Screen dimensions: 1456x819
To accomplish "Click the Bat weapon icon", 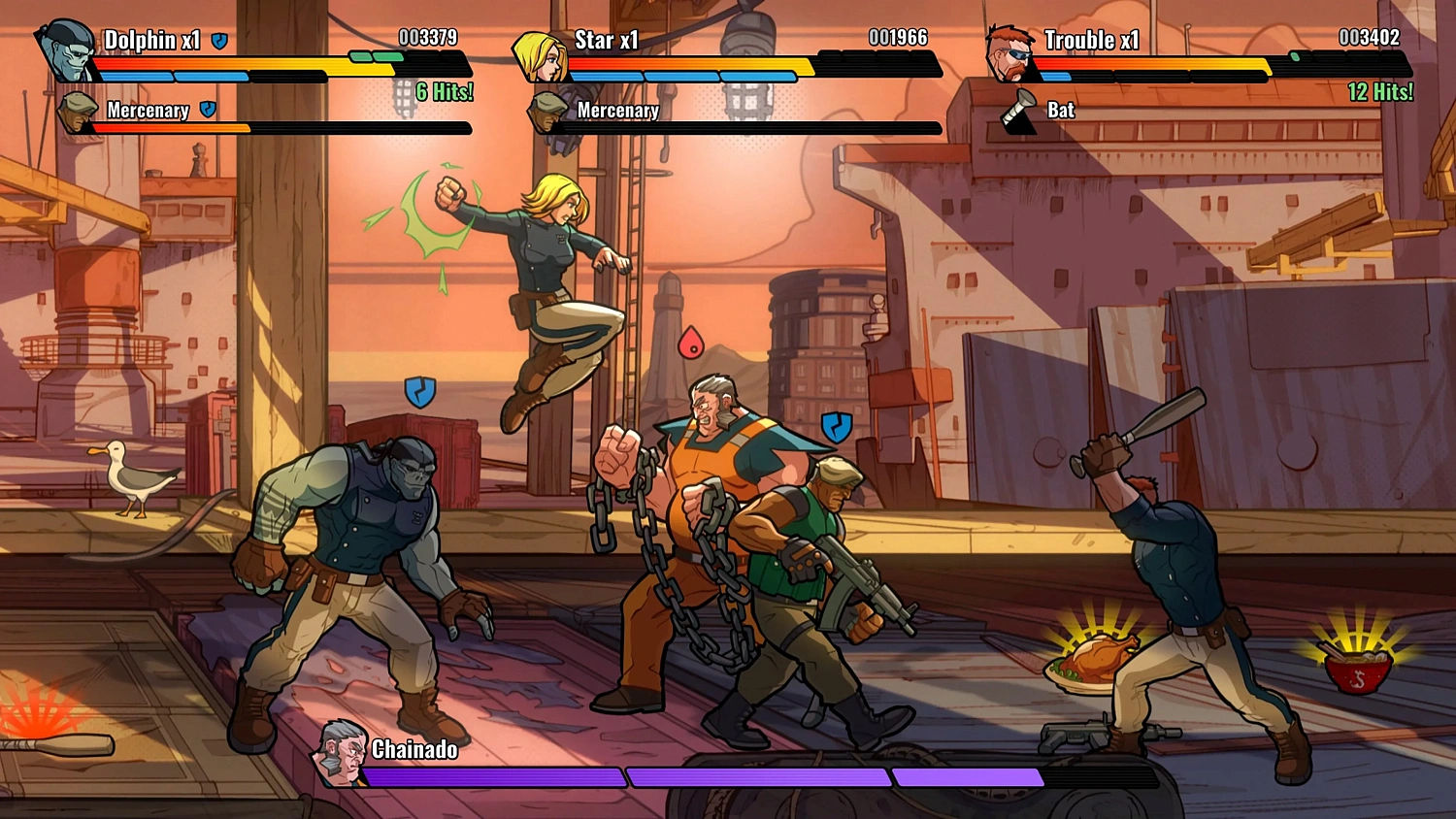I will point(1019,110).
